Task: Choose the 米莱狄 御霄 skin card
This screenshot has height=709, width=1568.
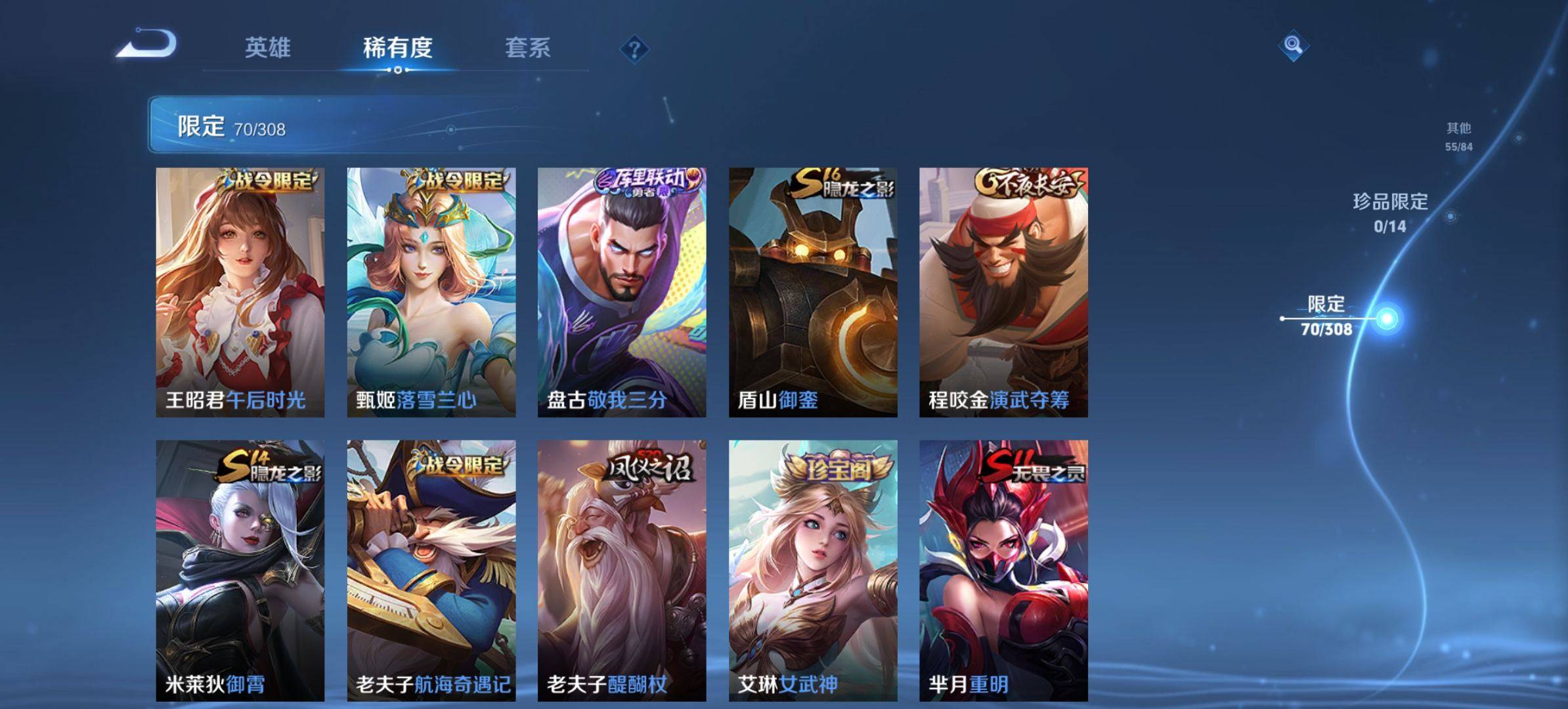Action: [x=240, y=570]
